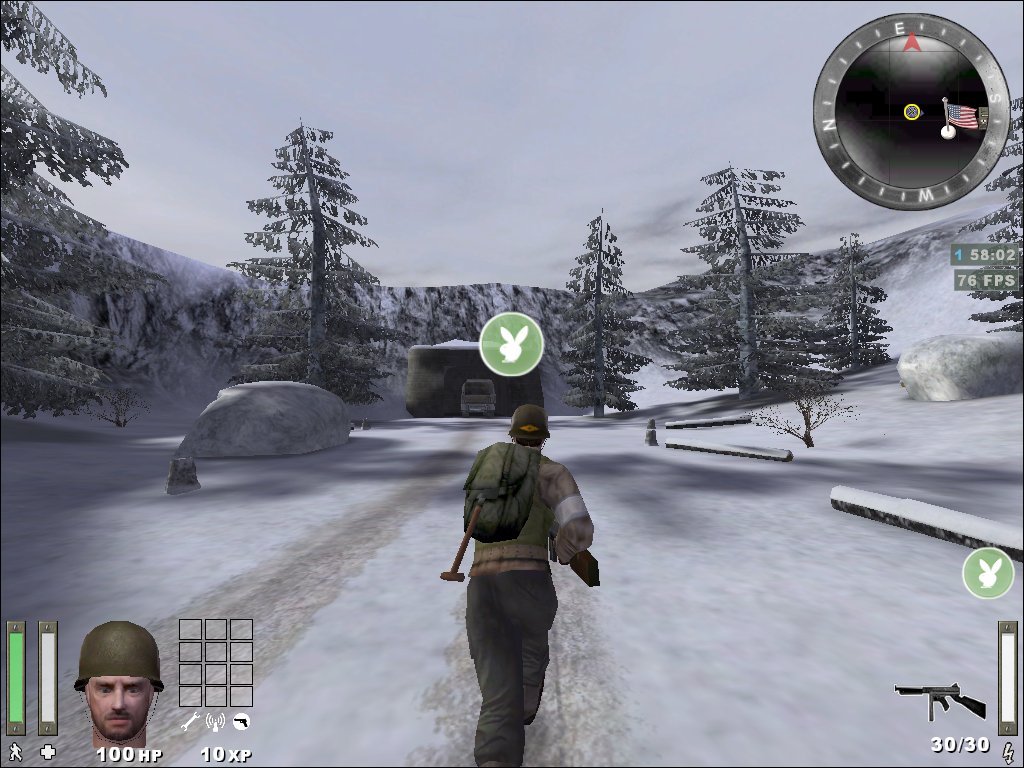Click the running man stamina icon

pos(15,751)
